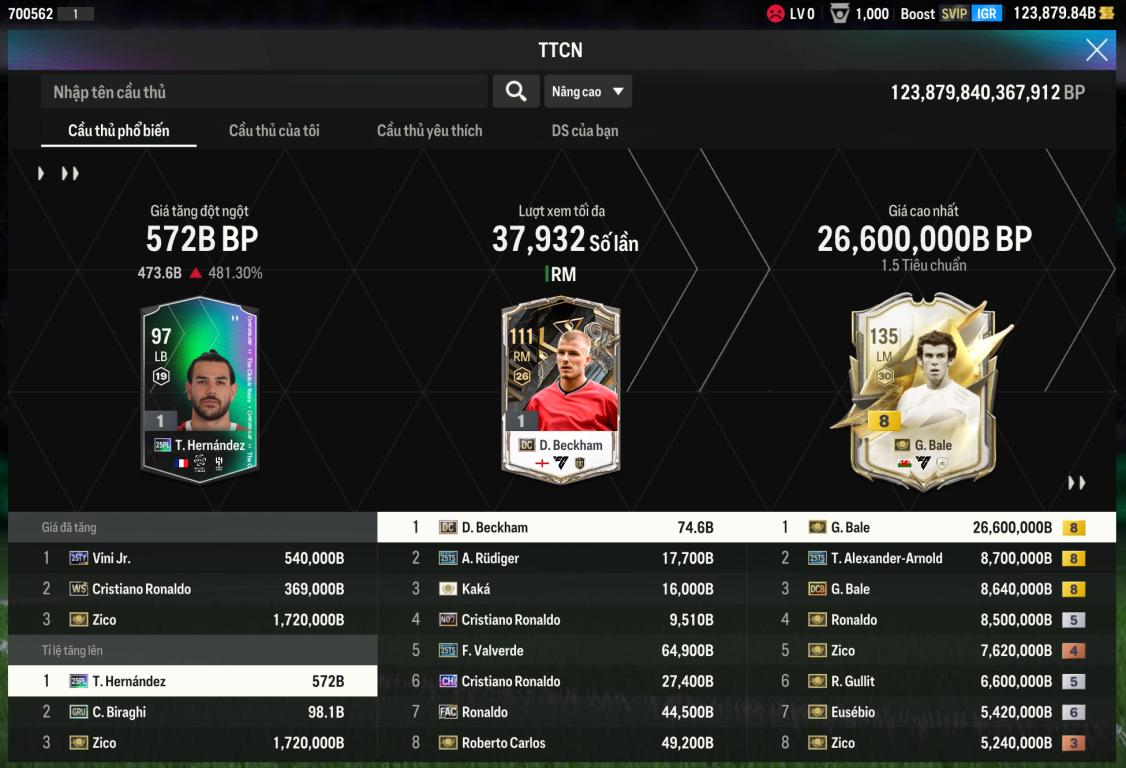The width and height of the screenshot is (1126, 768).
Task: Open the Roberto Carlos row
Action: click(x=562, y=743)
